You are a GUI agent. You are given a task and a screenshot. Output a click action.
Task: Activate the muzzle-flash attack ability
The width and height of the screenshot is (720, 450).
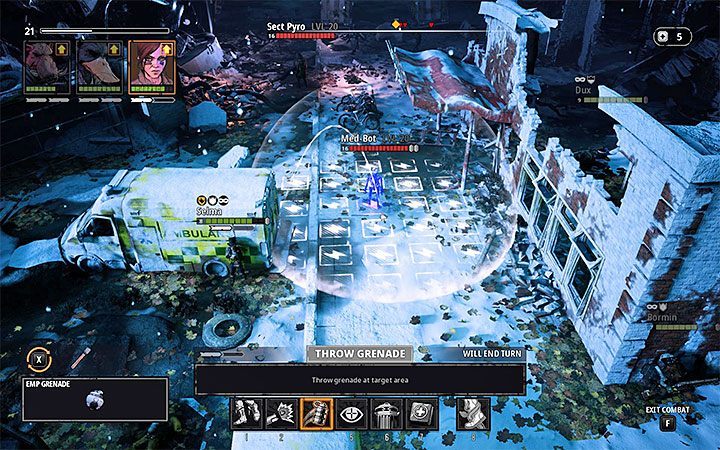(x=282, y=413)
